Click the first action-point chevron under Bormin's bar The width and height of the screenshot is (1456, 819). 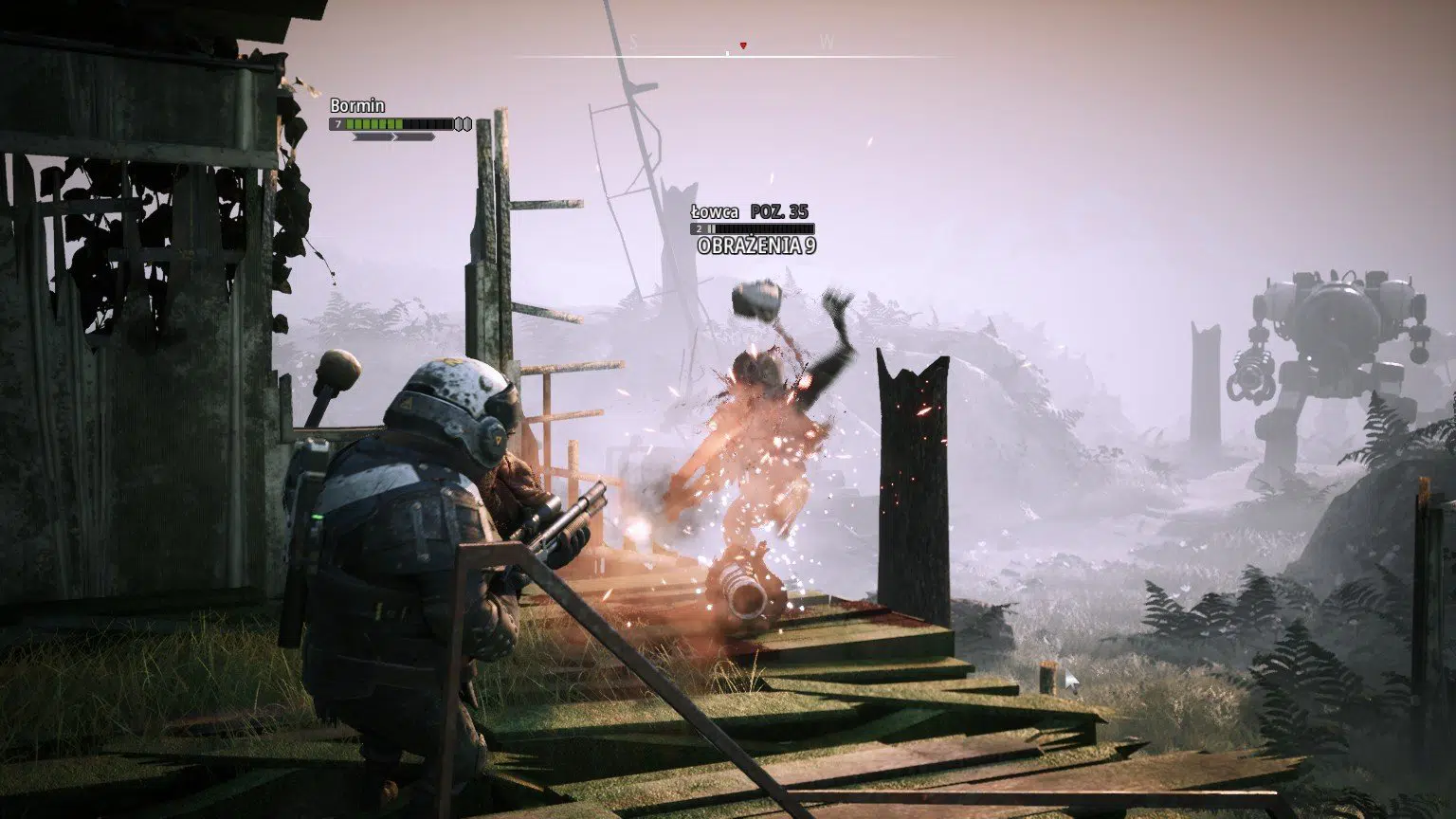pyautogui.click(x=373, y=136)
